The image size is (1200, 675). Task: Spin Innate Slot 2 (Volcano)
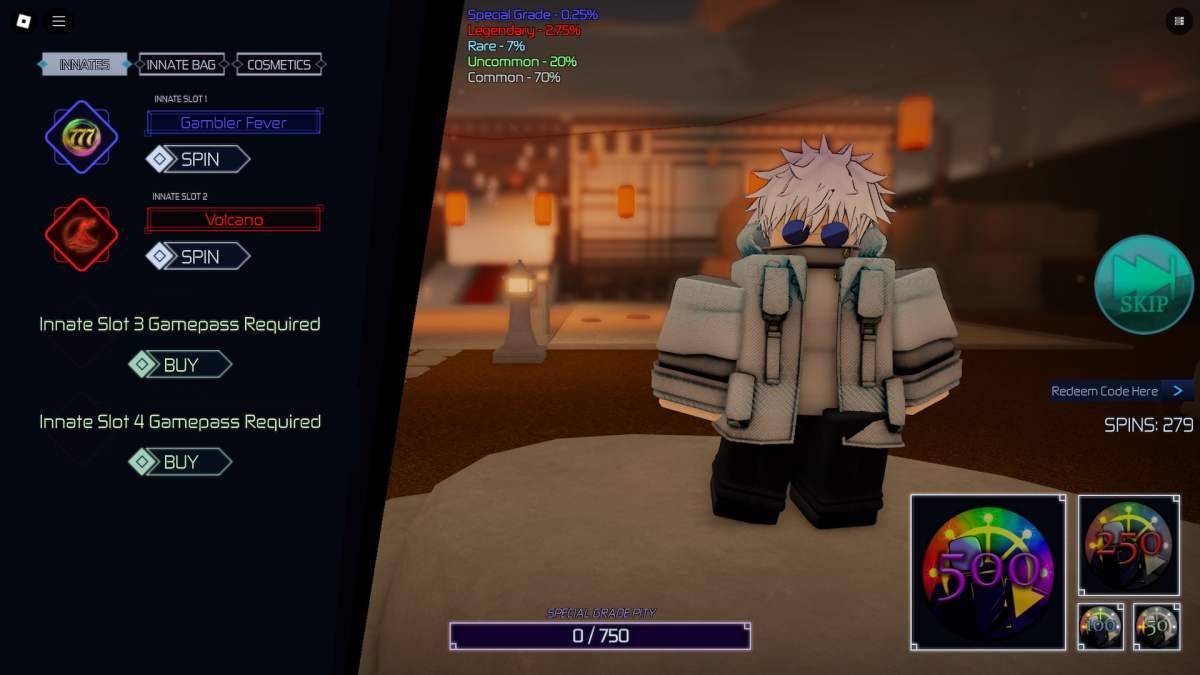[x=198, y=257]
